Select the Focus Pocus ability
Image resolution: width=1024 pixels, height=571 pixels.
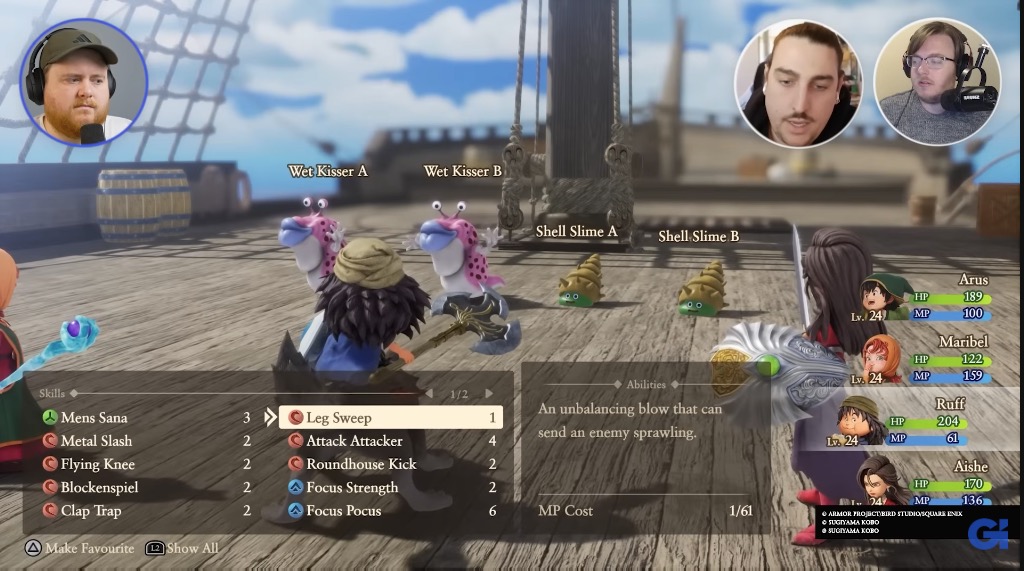click(345, 511)
